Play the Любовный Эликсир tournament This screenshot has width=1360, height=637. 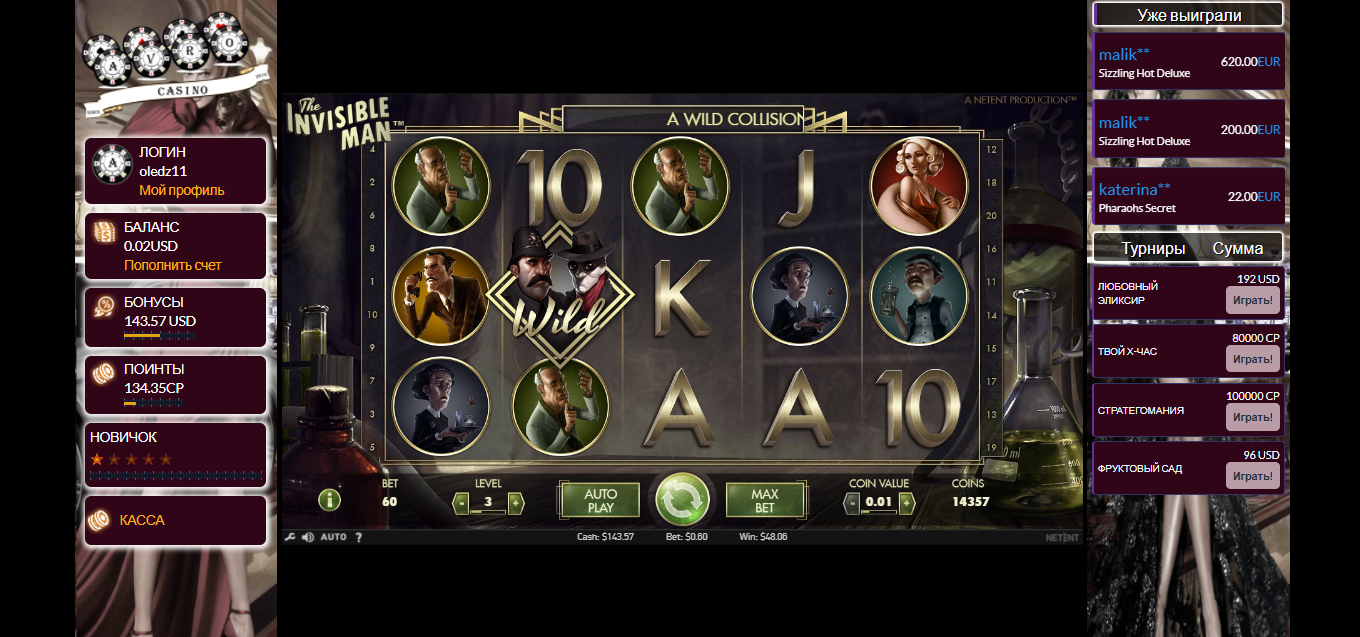(1252, 299)
